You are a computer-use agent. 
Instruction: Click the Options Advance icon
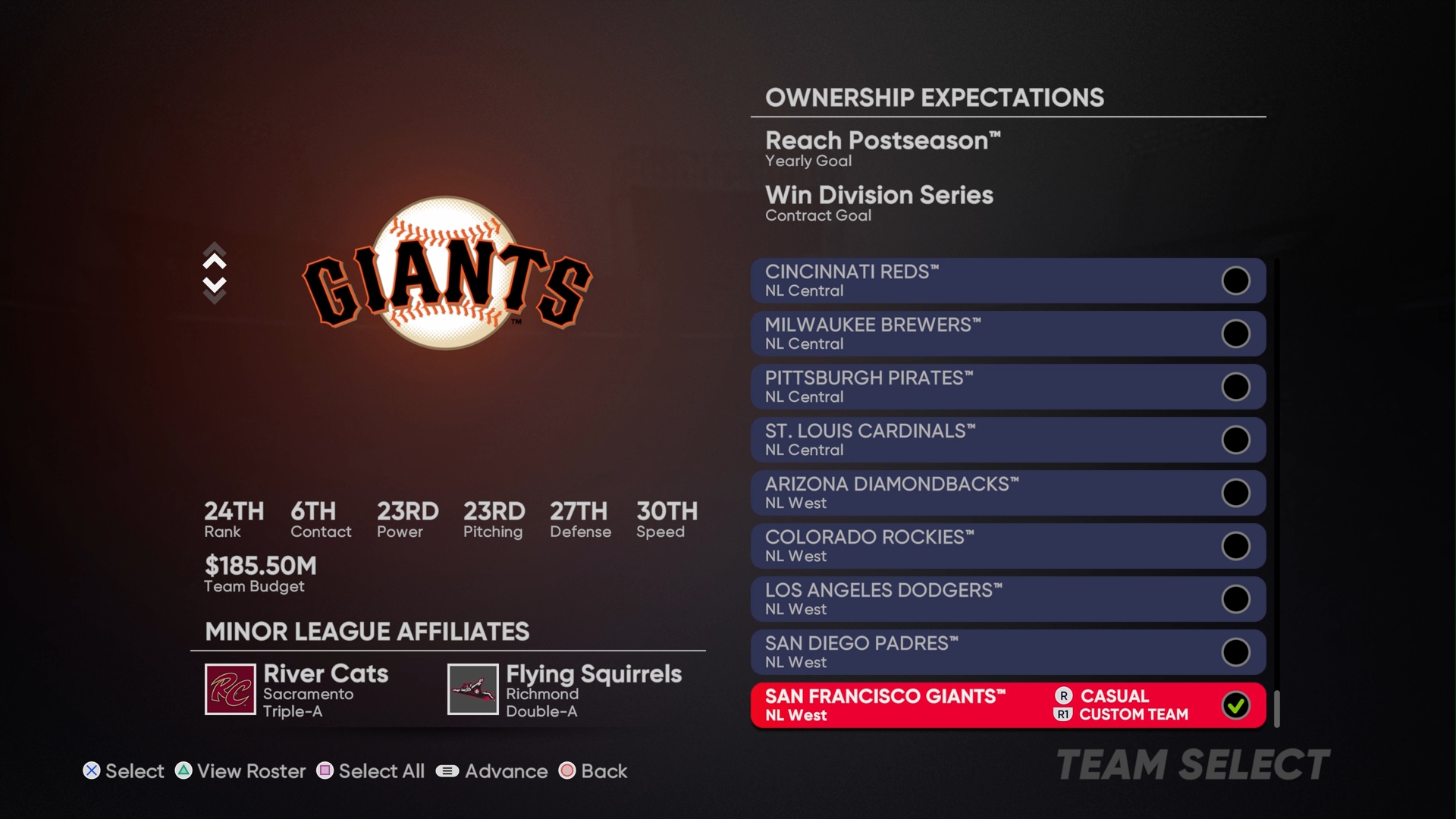click(x=448, y=771)
